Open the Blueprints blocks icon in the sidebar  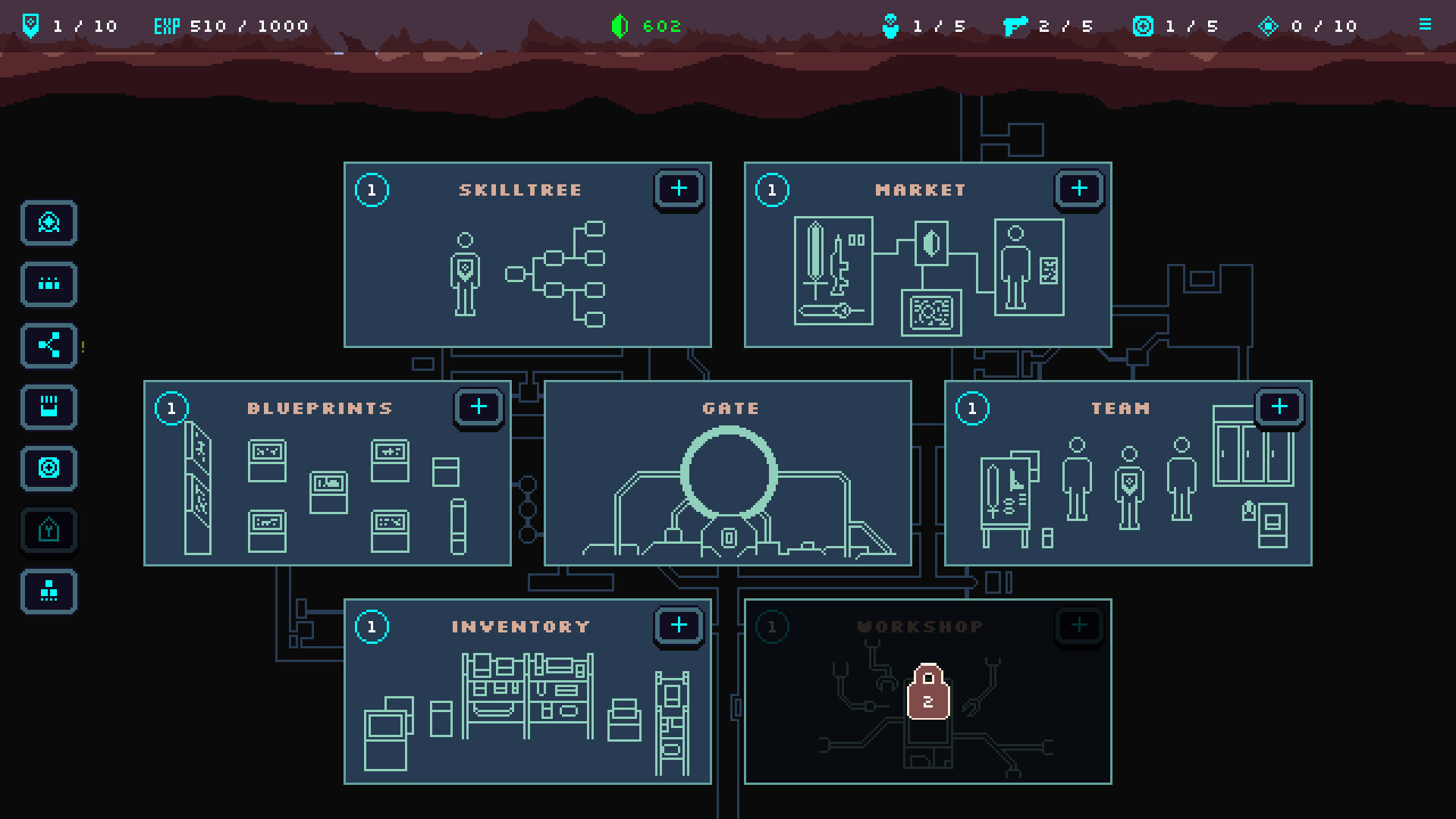[x=49, y=592]
